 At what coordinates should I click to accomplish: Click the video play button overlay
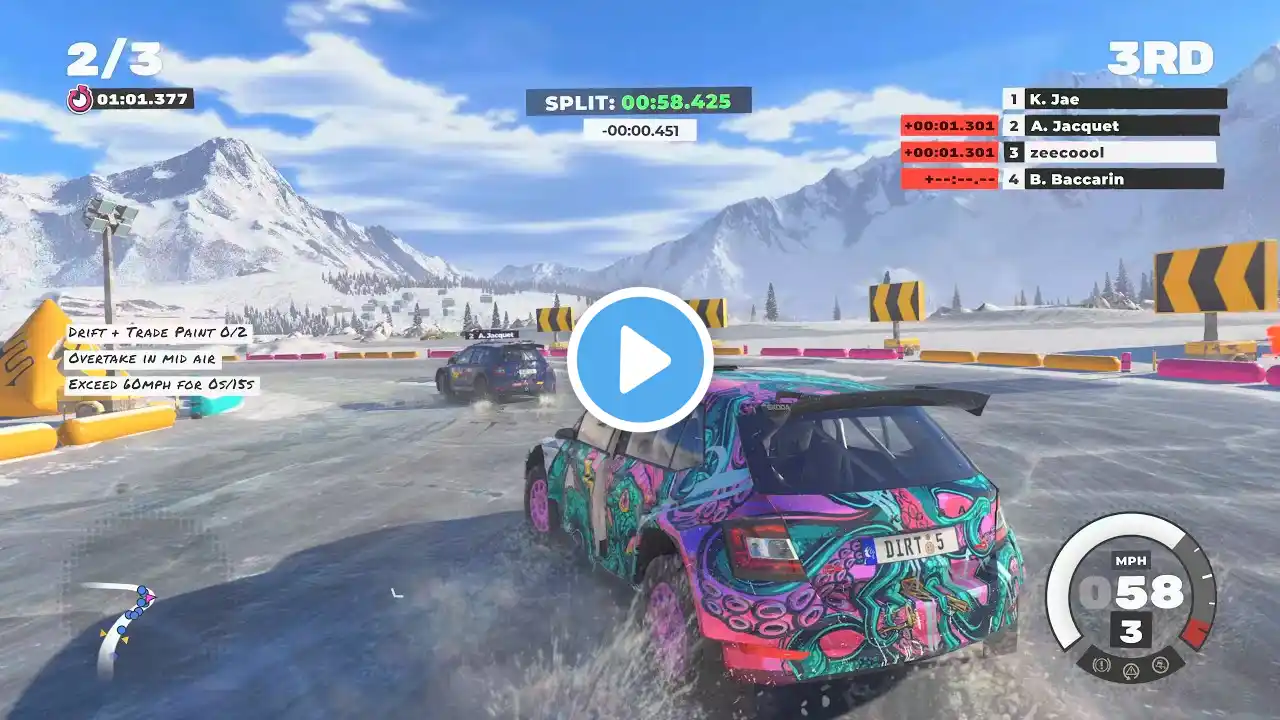coord(640,360)
